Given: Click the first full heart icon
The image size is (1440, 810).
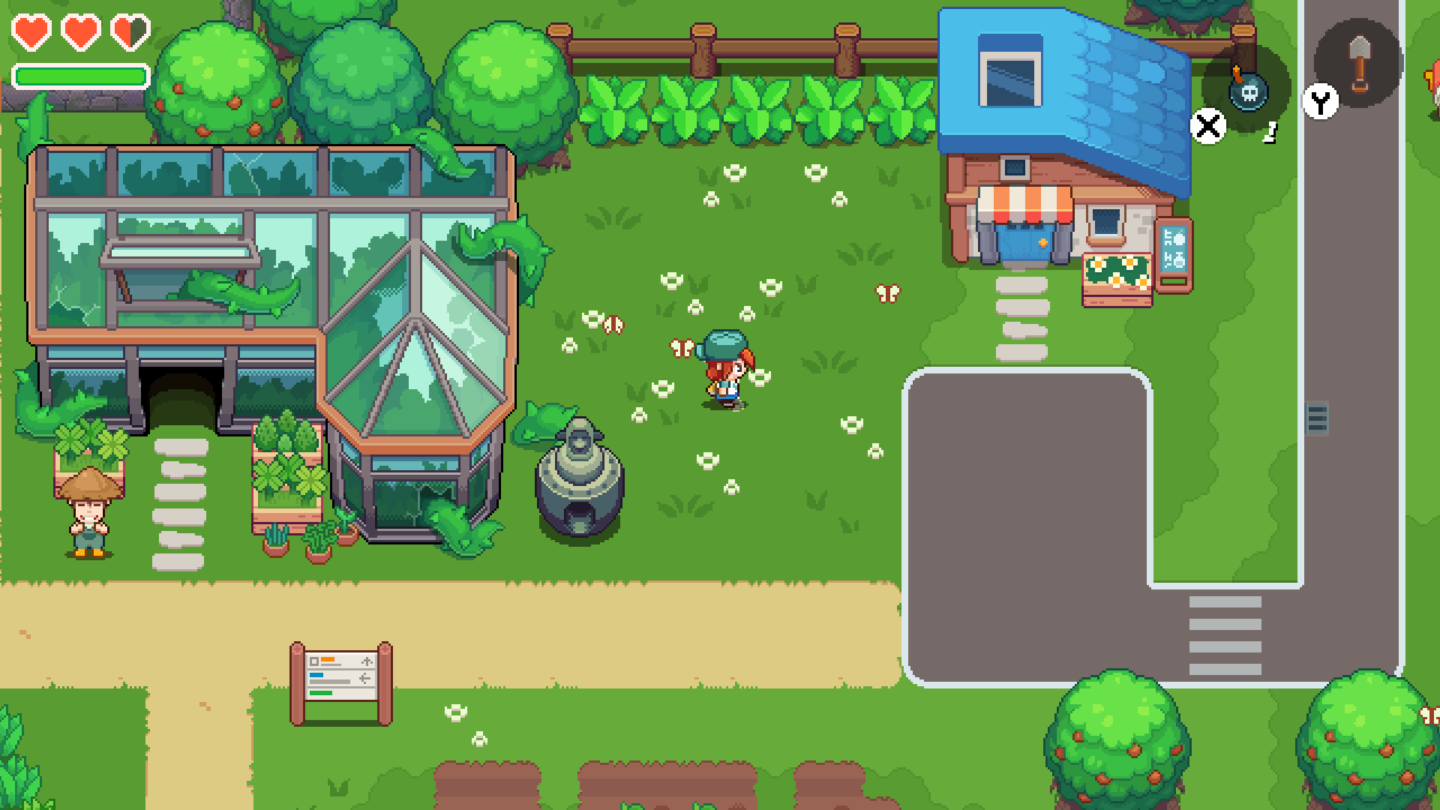Looking at the screenshot, I should click(x=33, y=30).
